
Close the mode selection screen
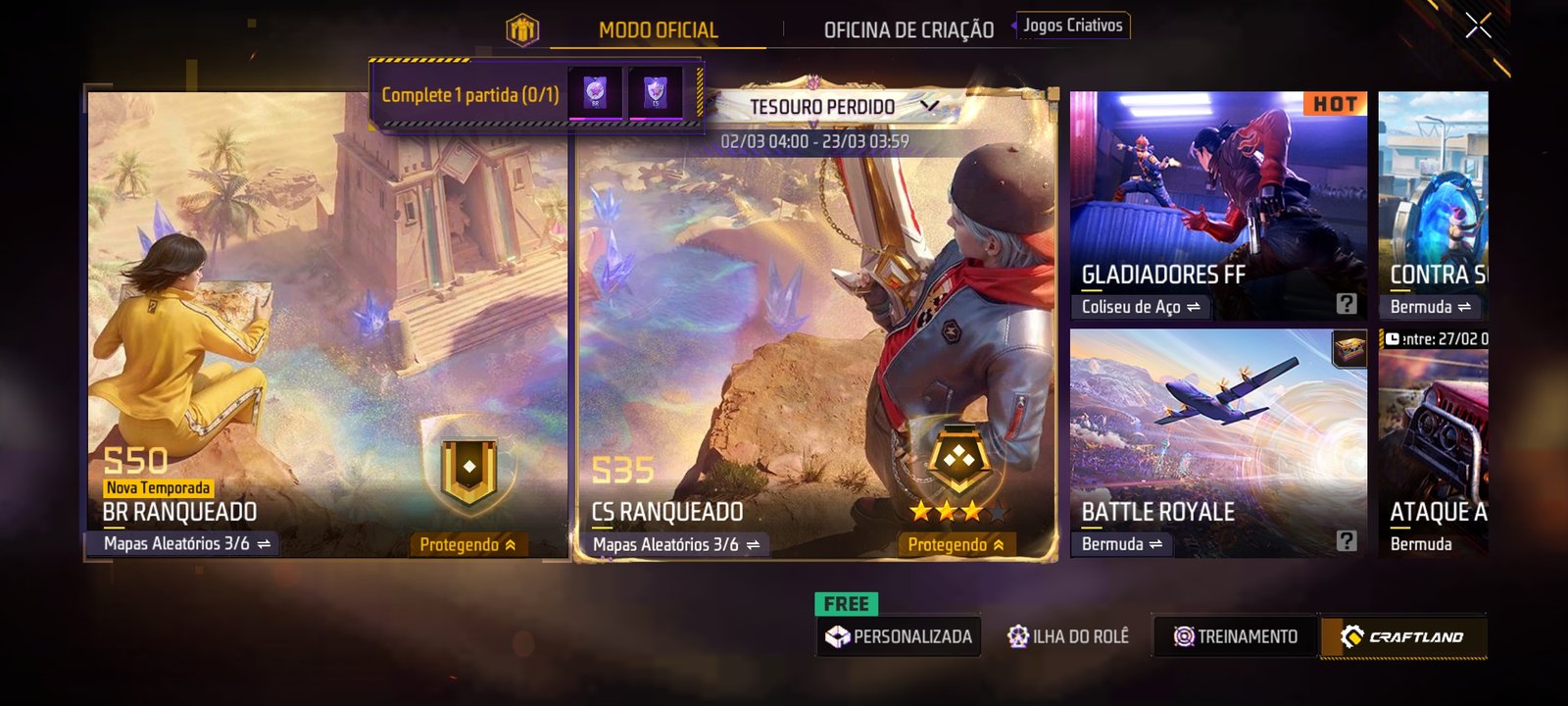(x=1478, y=26)
